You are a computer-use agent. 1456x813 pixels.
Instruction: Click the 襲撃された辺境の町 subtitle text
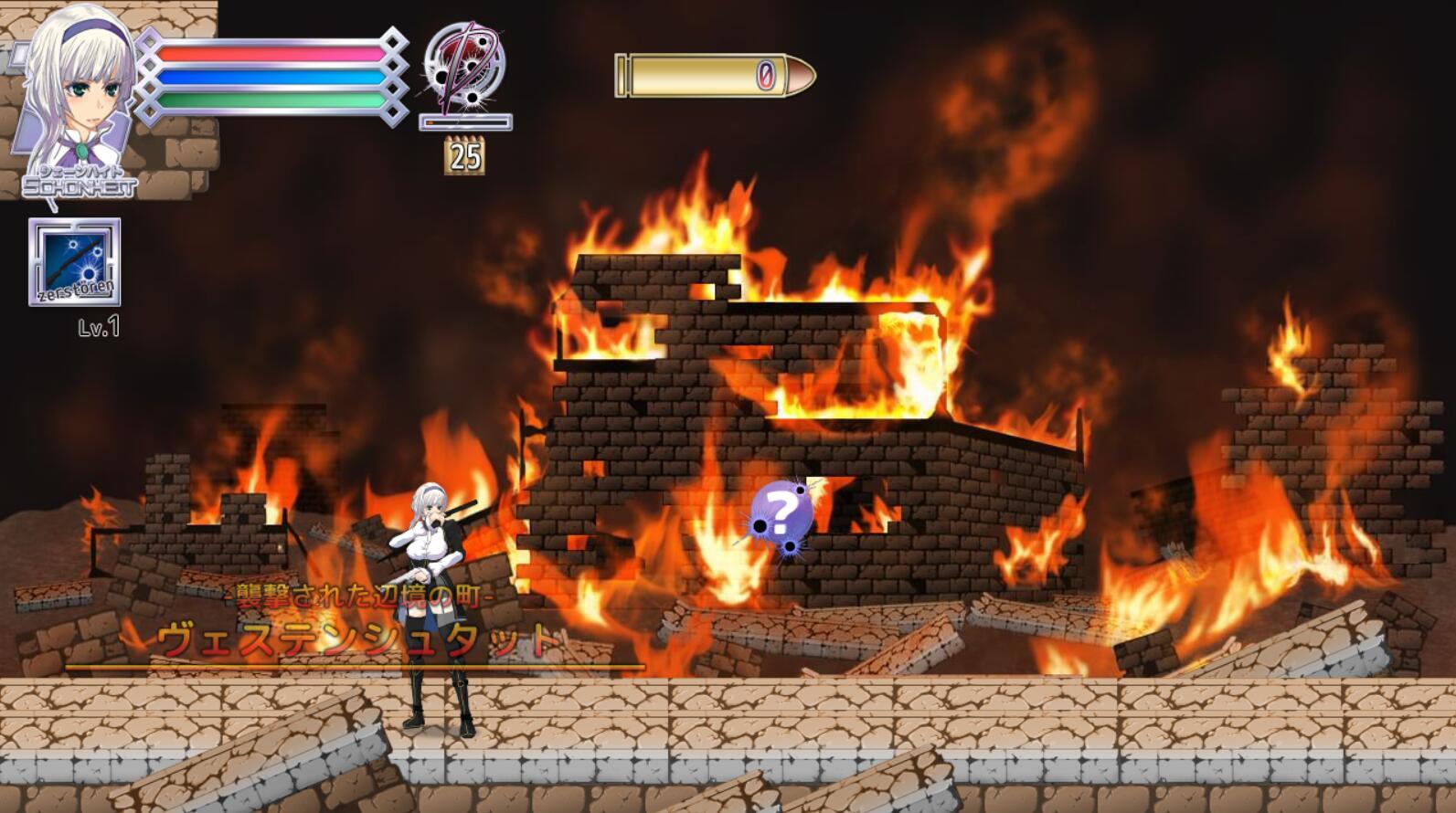pyautogui.click(x=361, y=594)
